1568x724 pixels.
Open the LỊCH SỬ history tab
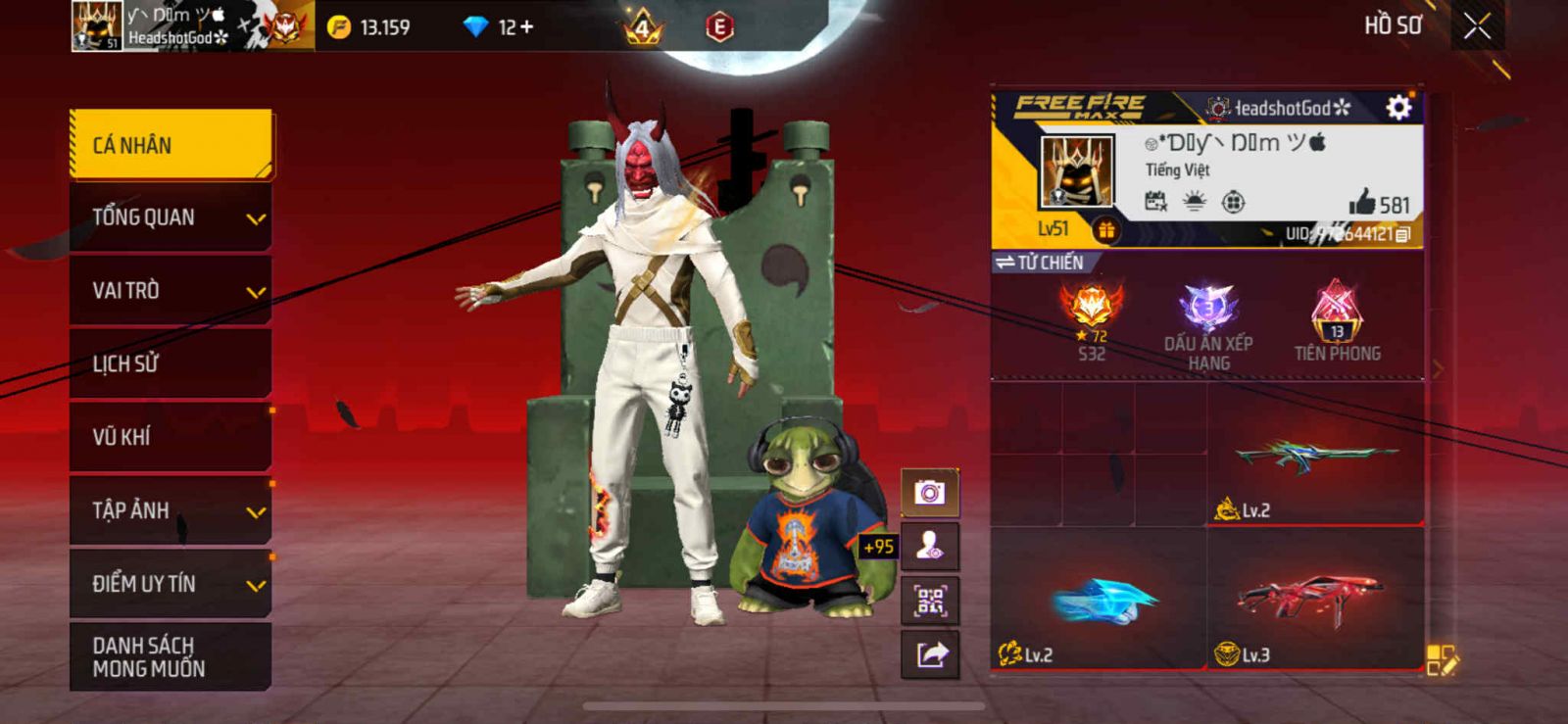point(171,363)
